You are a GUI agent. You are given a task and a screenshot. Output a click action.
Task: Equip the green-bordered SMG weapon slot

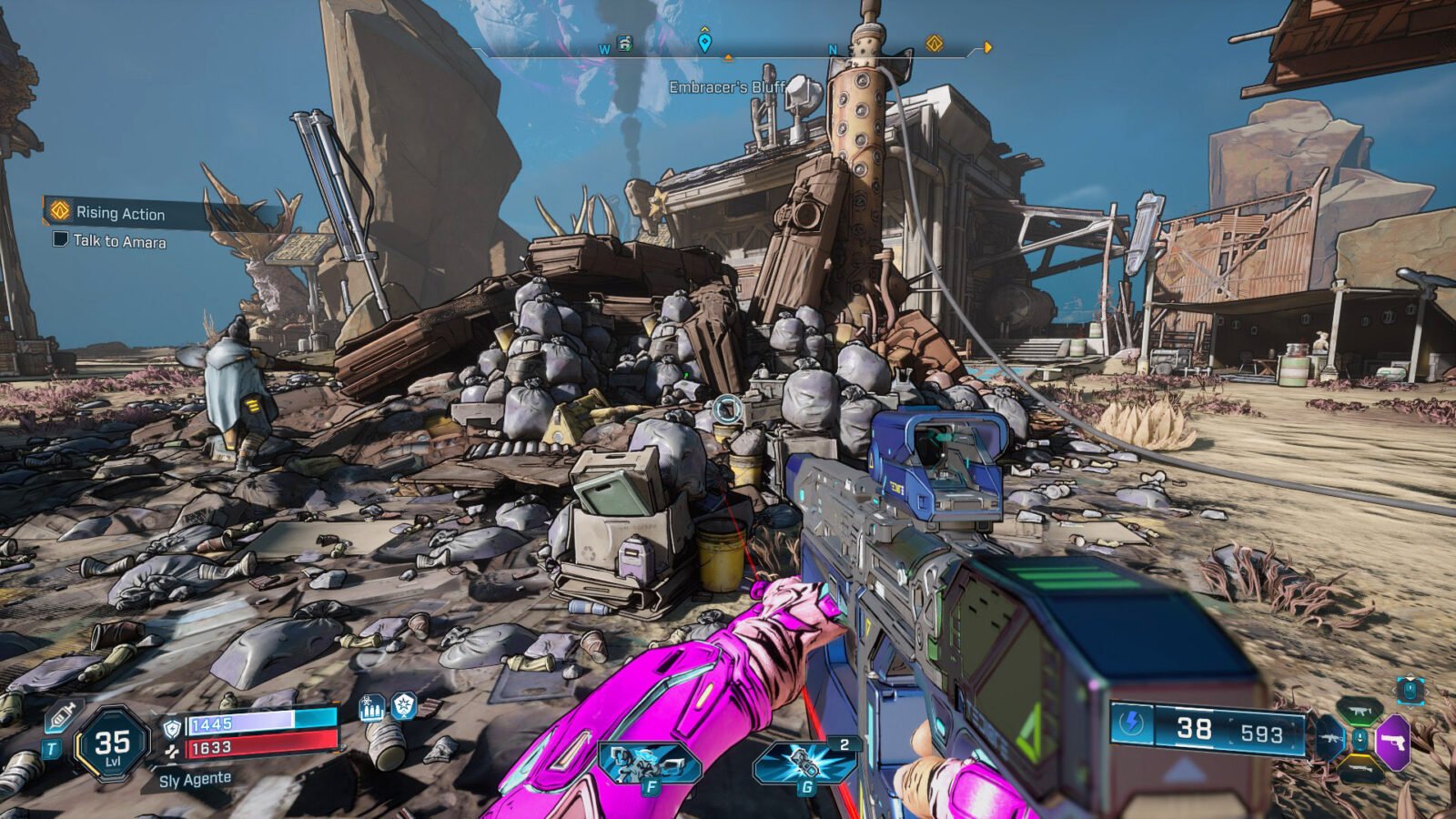point(1359,711)
